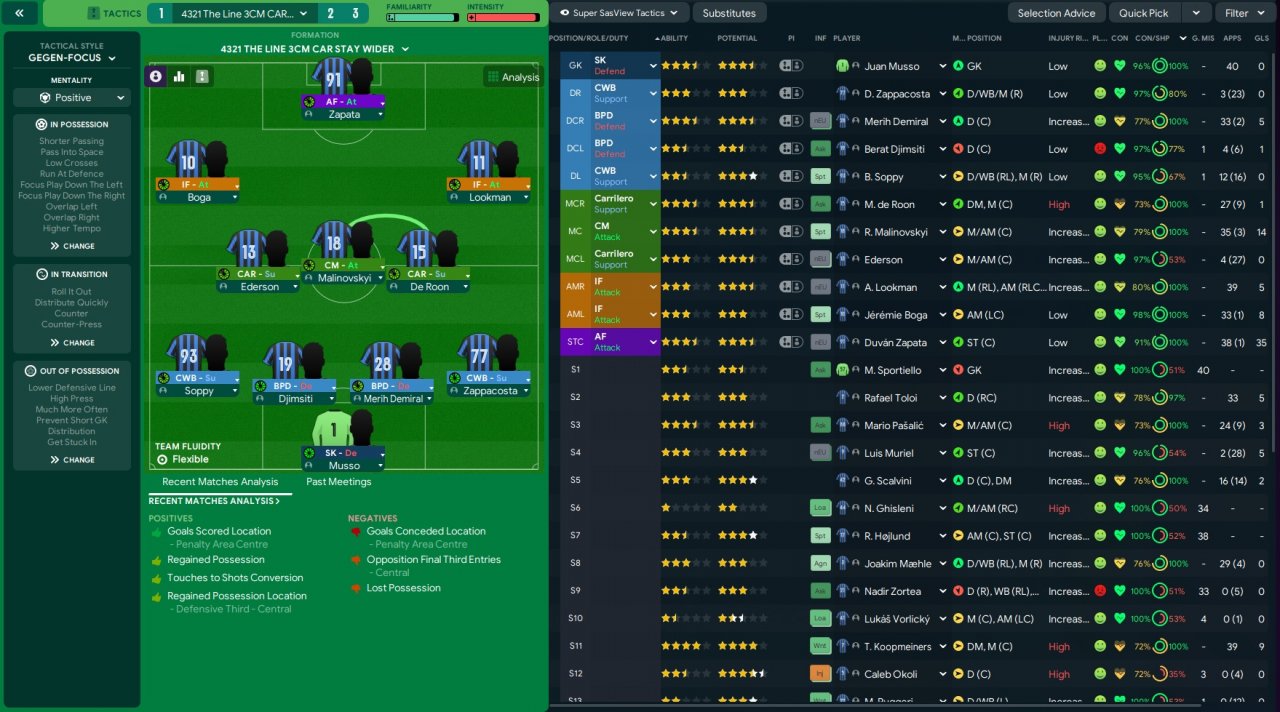
Task: Switch to tactic slot 2
Action: point(331,14)
